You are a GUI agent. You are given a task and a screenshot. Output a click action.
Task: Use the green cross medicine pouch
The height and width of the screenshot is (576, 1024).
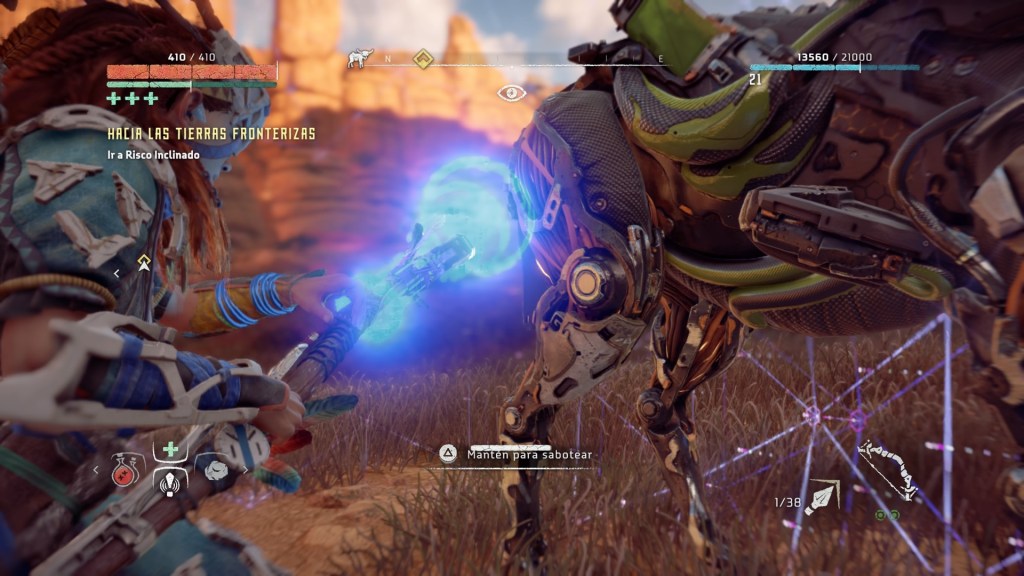pos(171,449)
